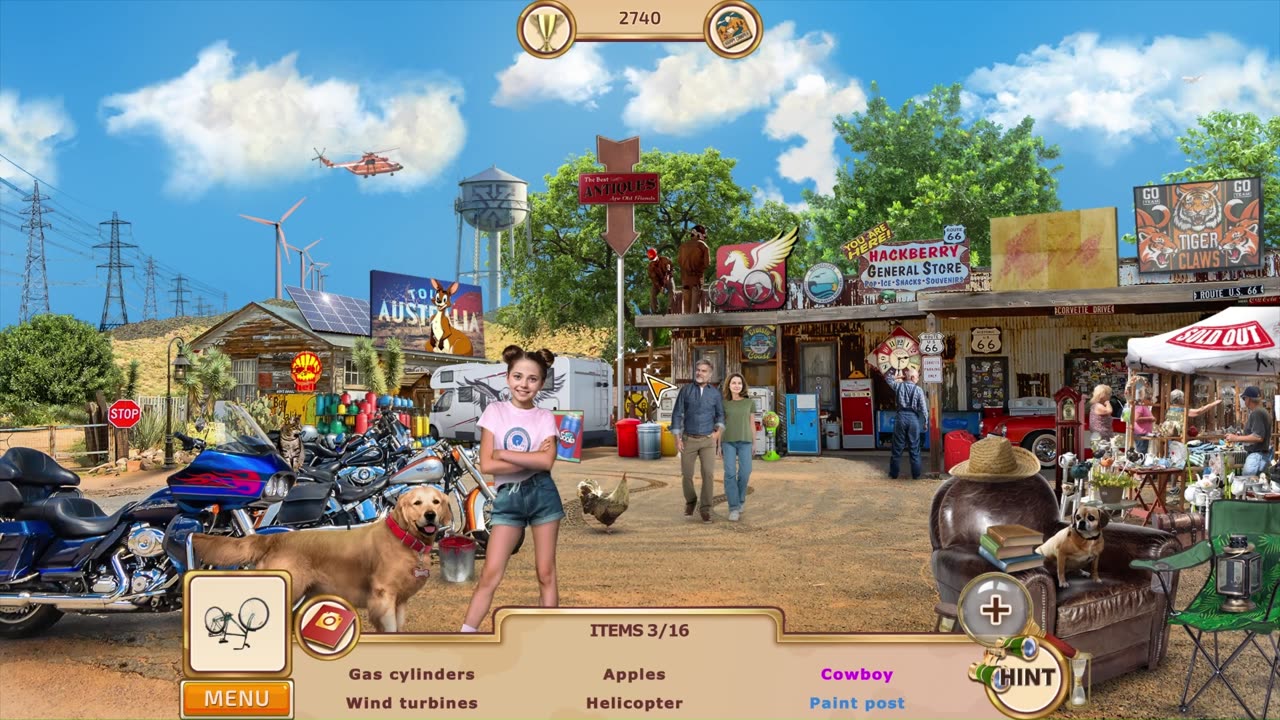Open the orange MENU button
Viewport: 1280px width, 720px height.
pyautogui.click(x=237, y=698)
